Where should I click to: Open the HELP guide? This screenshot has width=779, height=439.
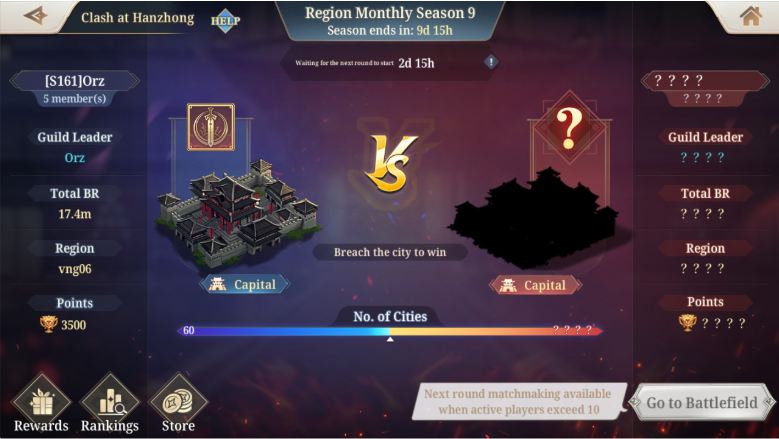tap(225, 19)
